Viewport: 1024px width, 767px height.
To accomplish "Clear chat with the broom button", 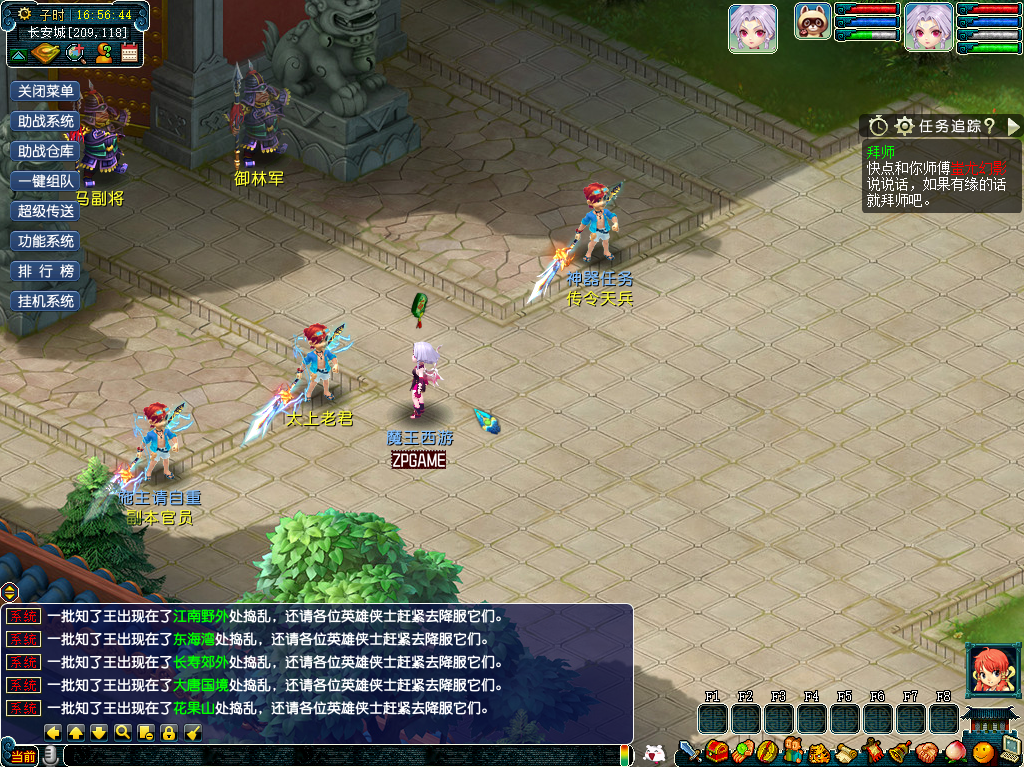I will (193, 732).
